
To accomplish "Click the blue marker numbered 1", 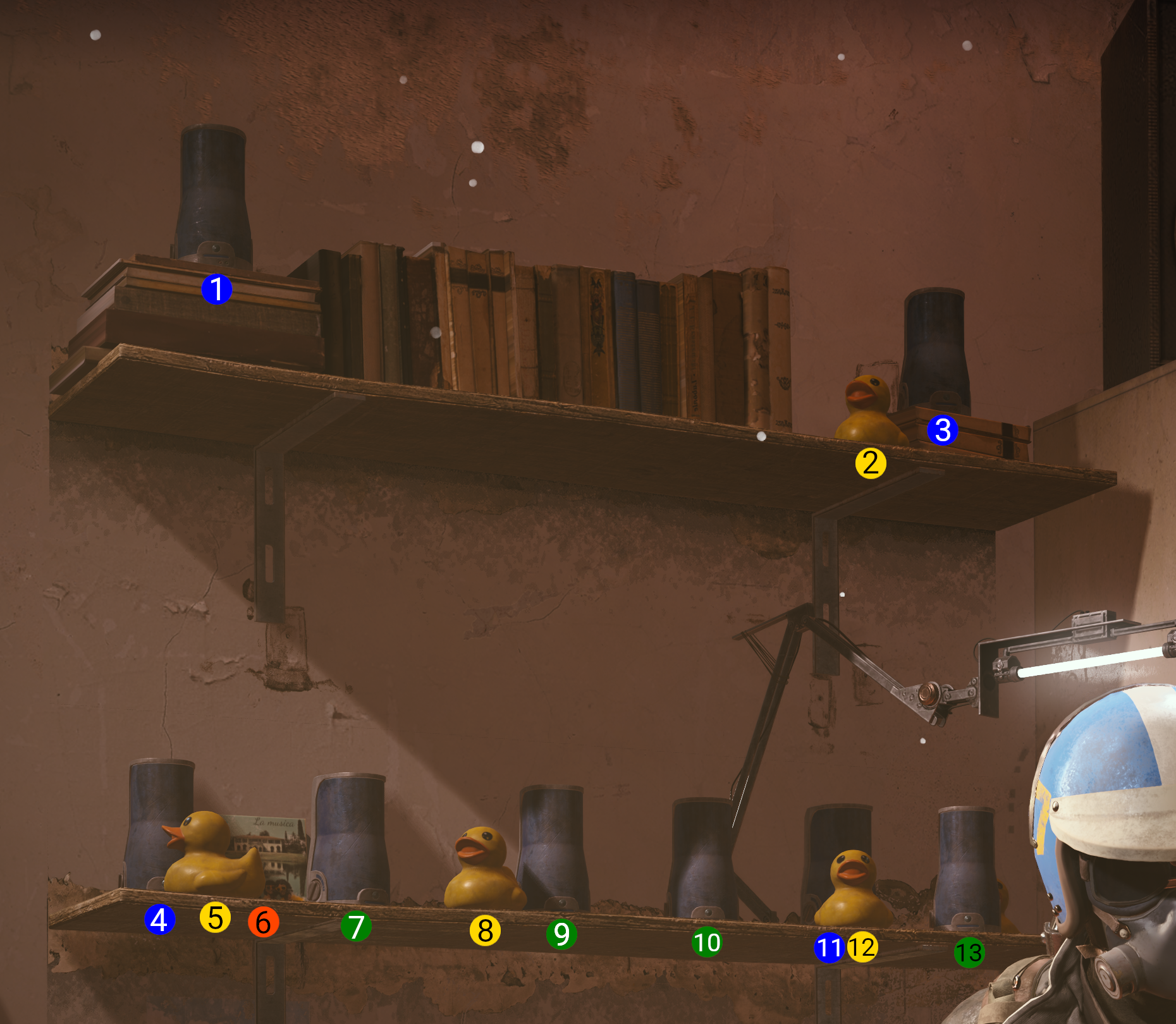I will point(216,289).
